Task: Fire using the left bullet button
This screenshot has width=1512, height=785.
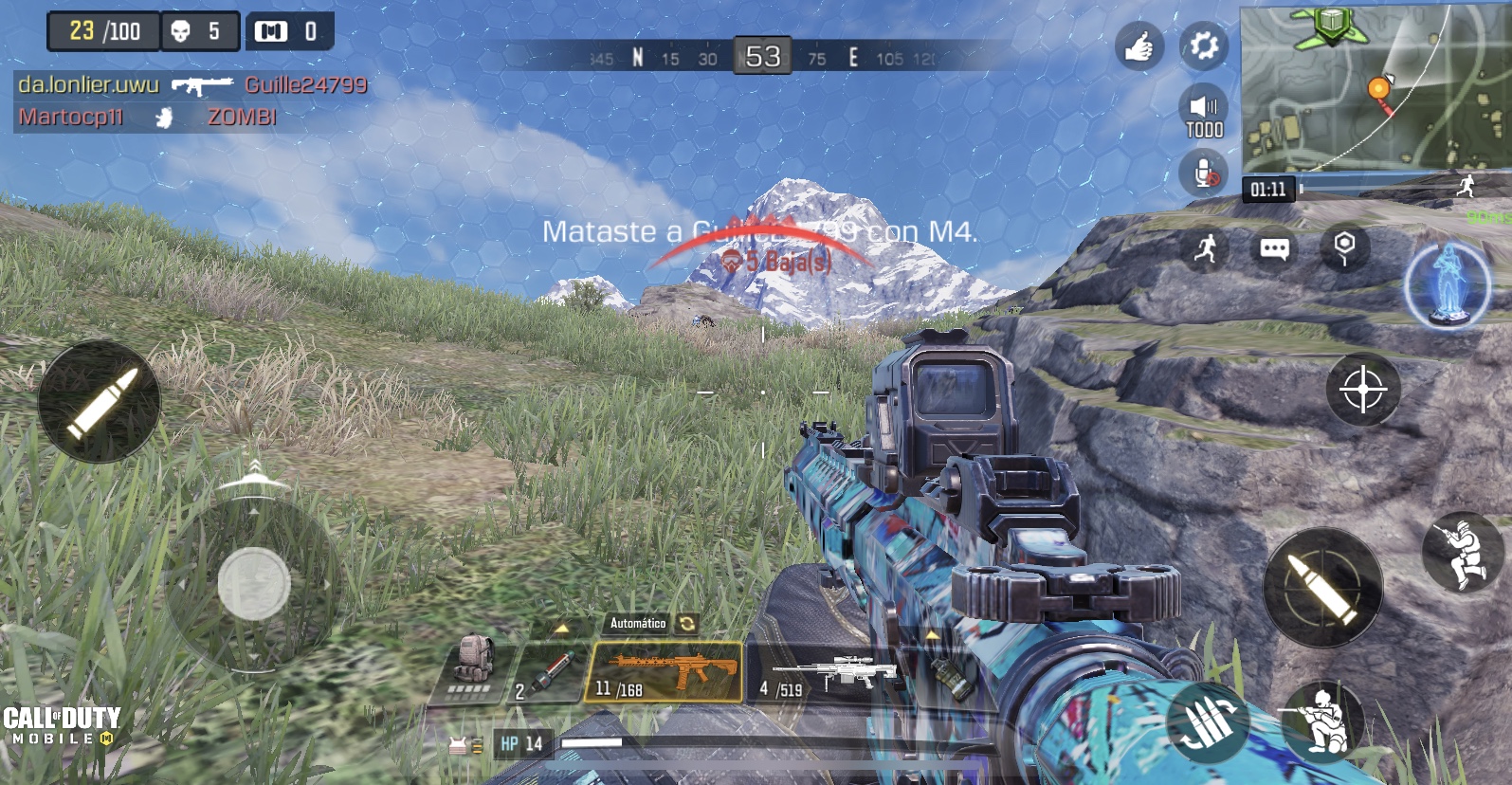Action: [100, 402]
